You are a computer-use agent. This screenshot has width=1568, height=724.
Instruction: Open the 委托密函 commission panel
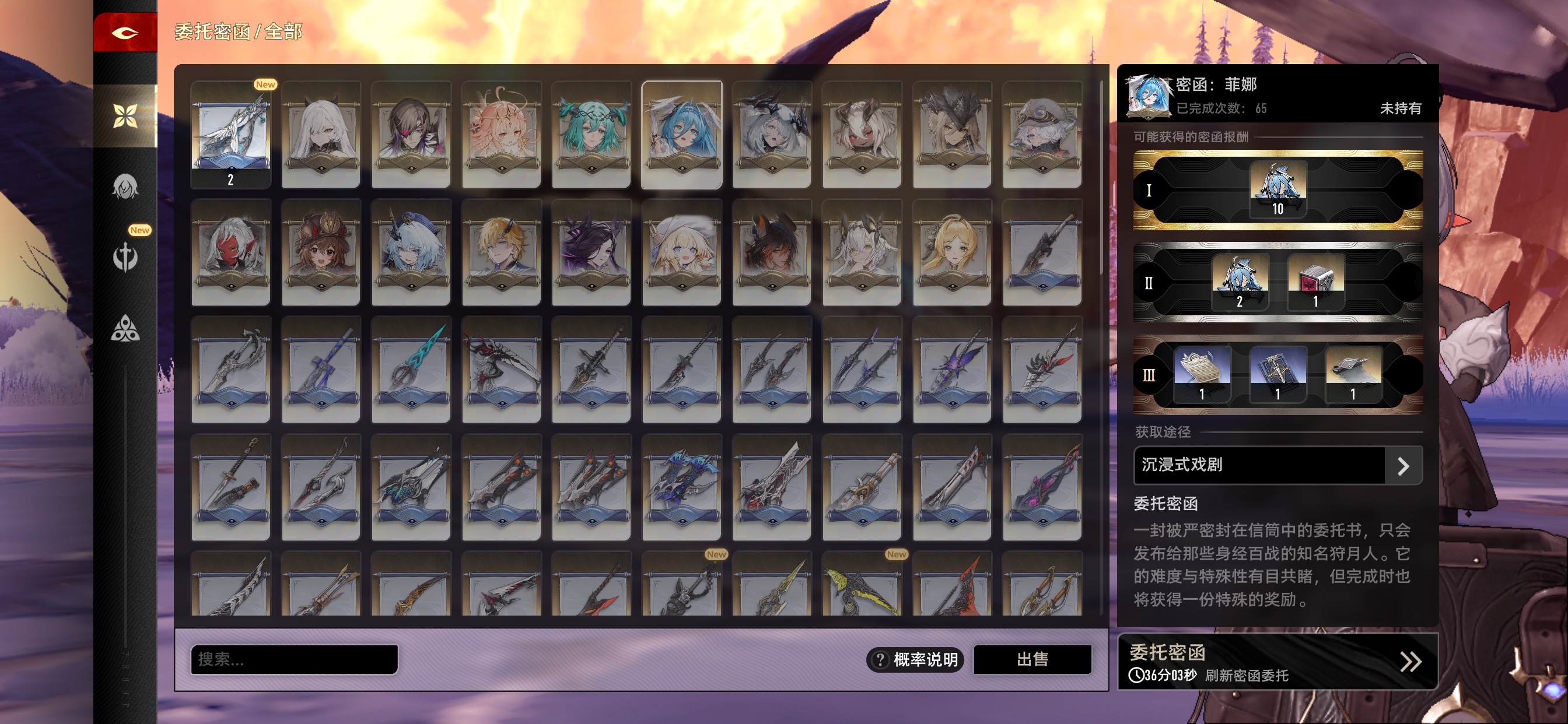tap(1277, 661)
